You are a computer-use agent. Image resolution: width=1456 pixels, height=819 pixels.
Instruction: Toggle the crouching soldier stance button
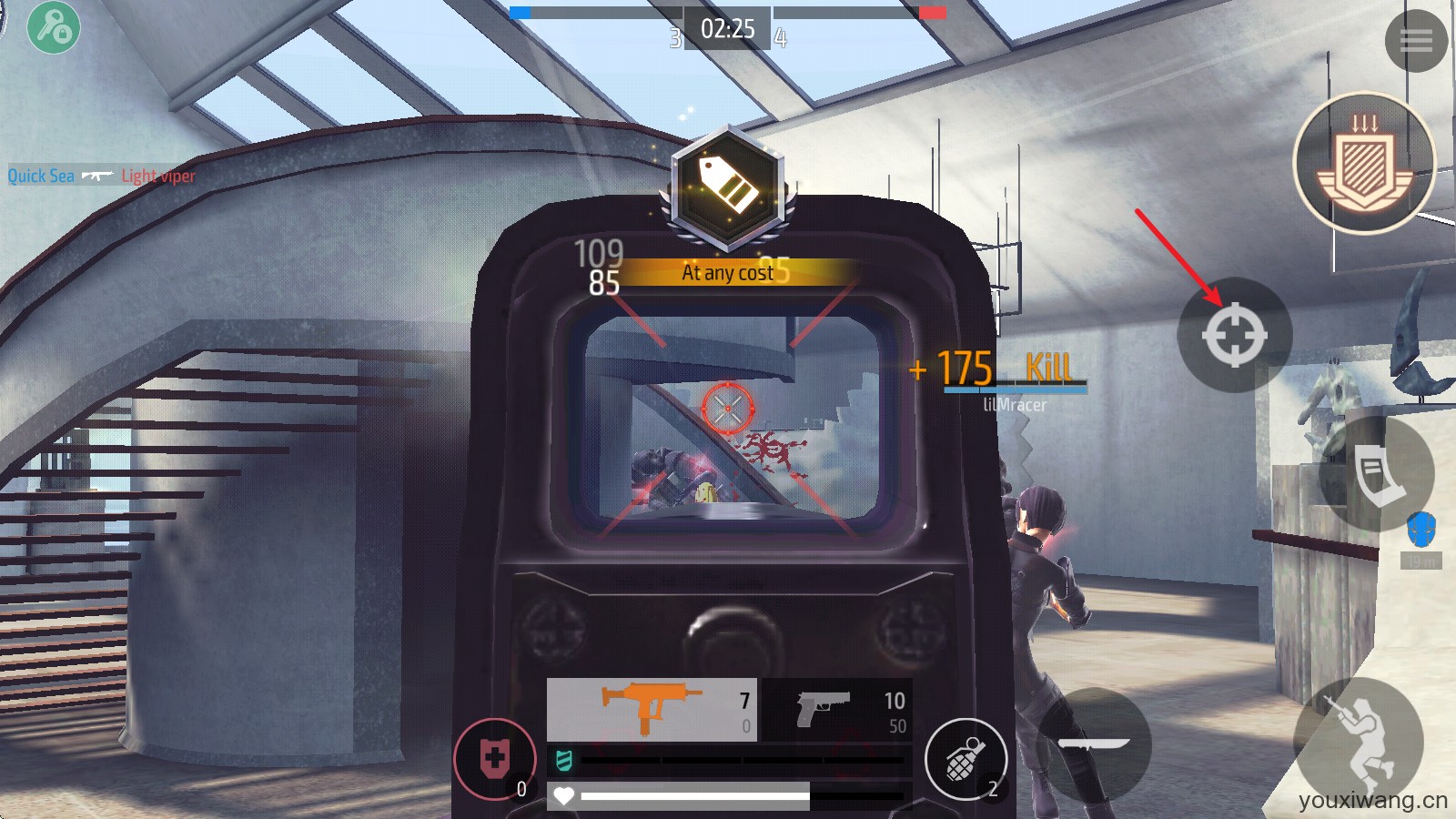1360,742
